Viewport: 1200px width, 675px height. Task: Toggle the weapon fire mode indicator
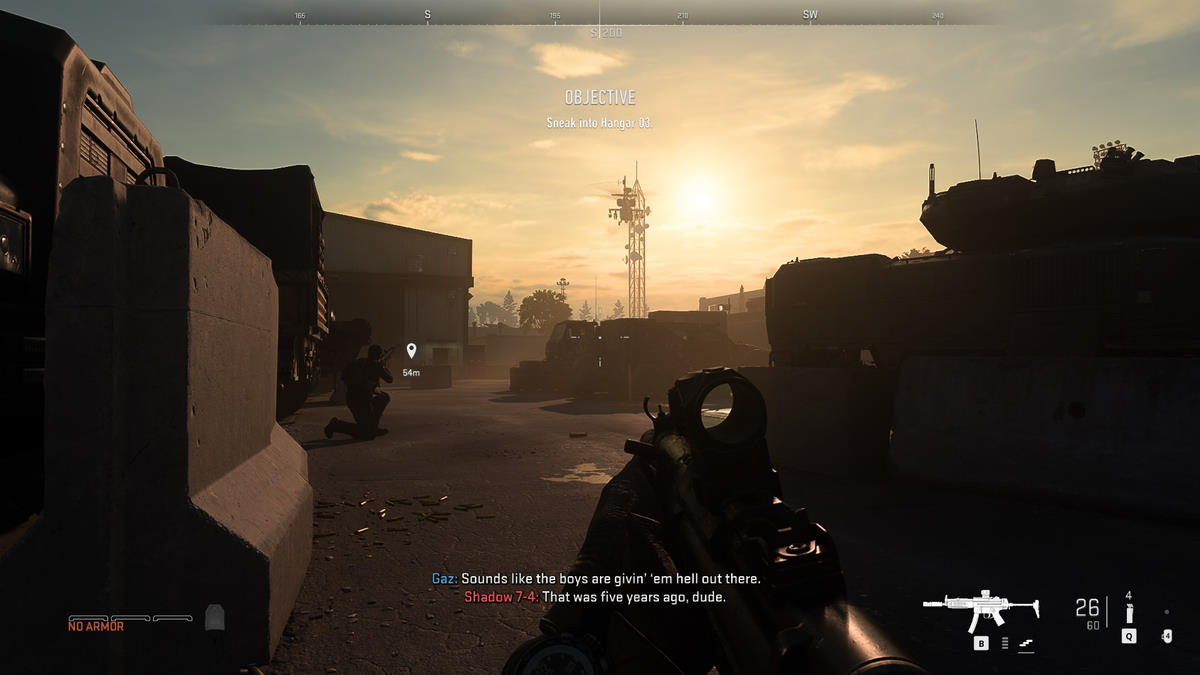click(1004, 643)
